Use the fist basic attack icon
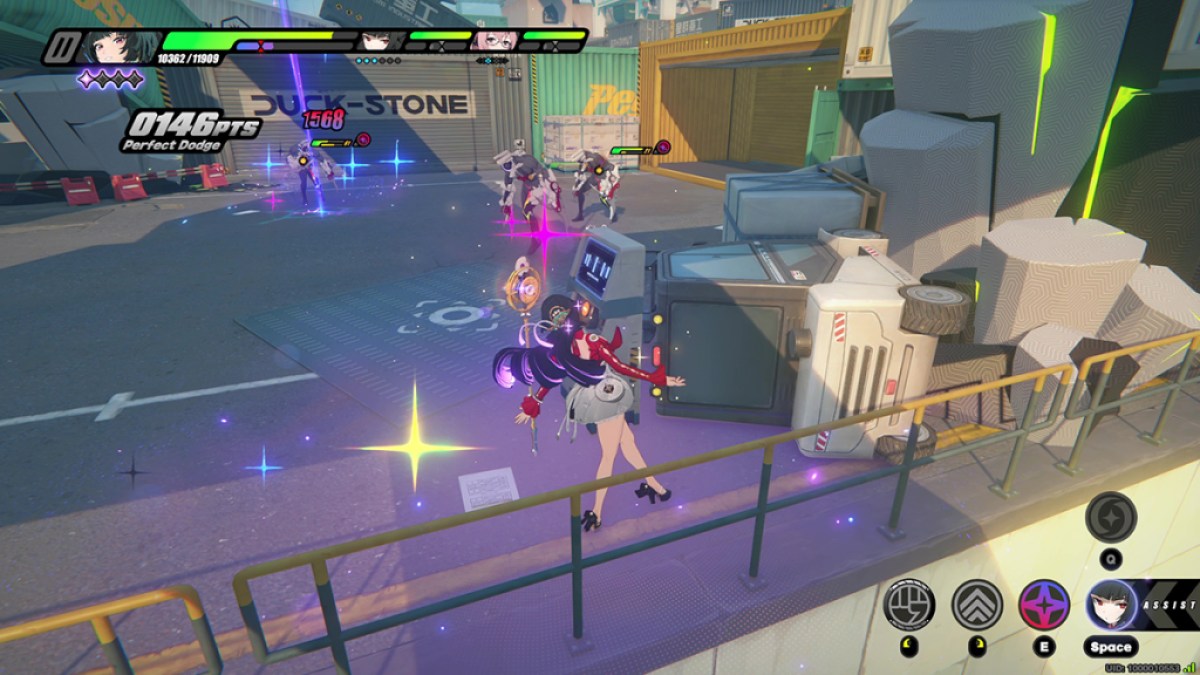Viewport: 1200px width, 675px height. [908, 604]
